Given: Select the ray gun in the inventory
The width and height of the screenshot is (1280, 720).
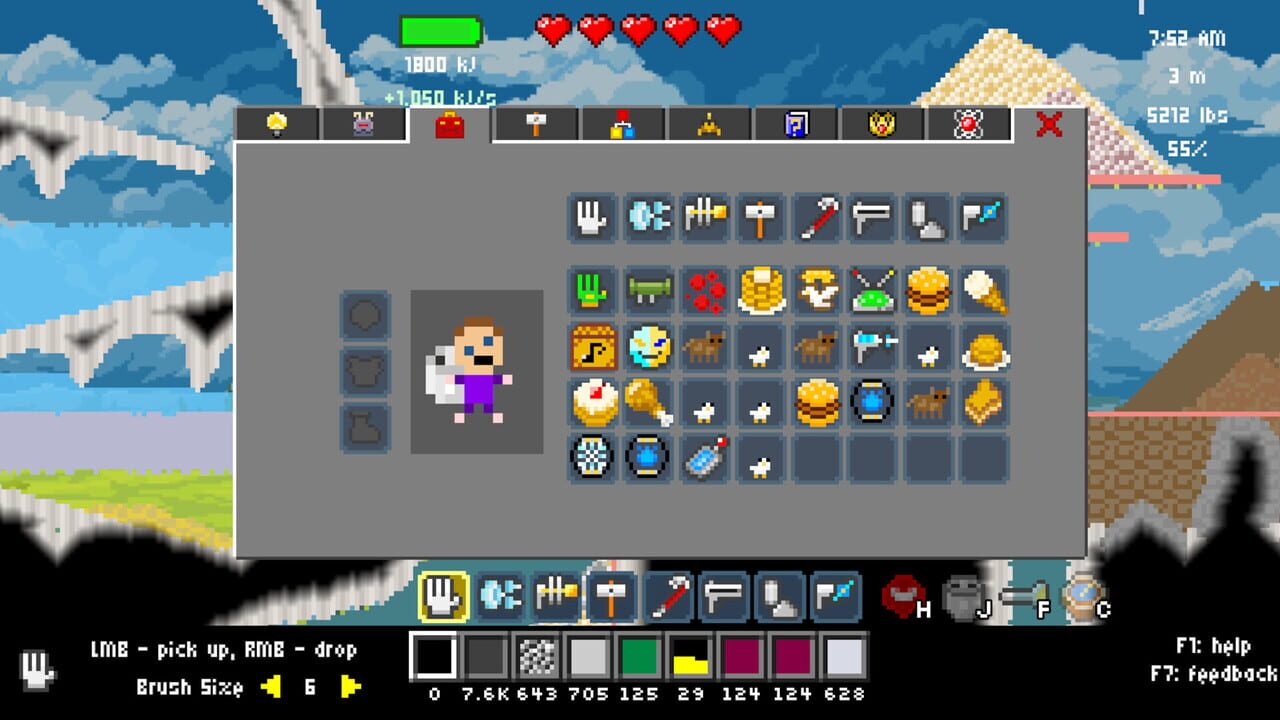Looking at the screenshot, I should point(873,349).
